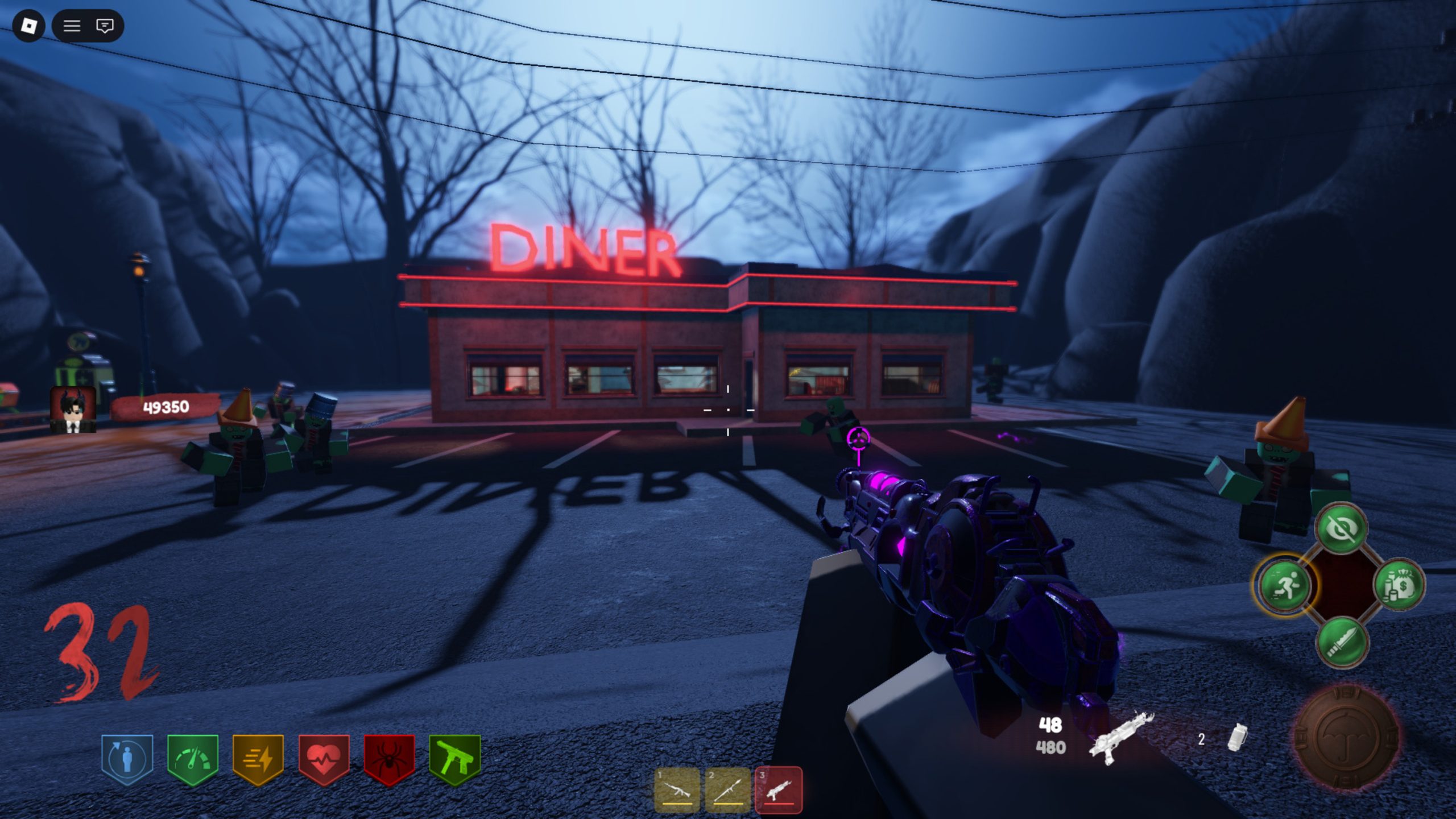Toggle the Roblox chat window
The image size is (1456, 819).
click(x=105, y=26)
